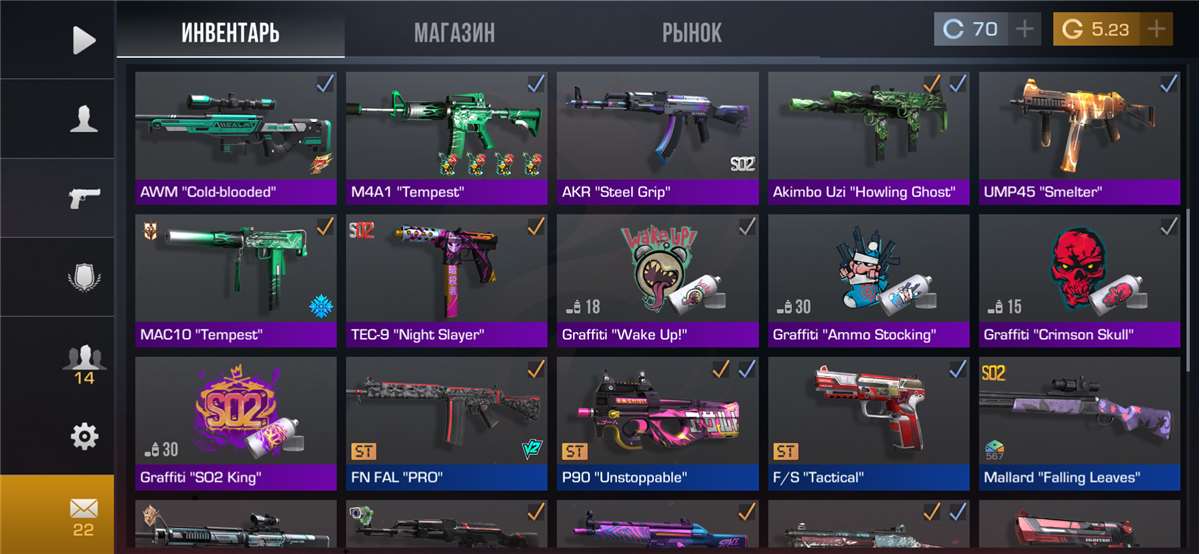Select the AWM "Cold-blooded" skin

coord(236,130)
